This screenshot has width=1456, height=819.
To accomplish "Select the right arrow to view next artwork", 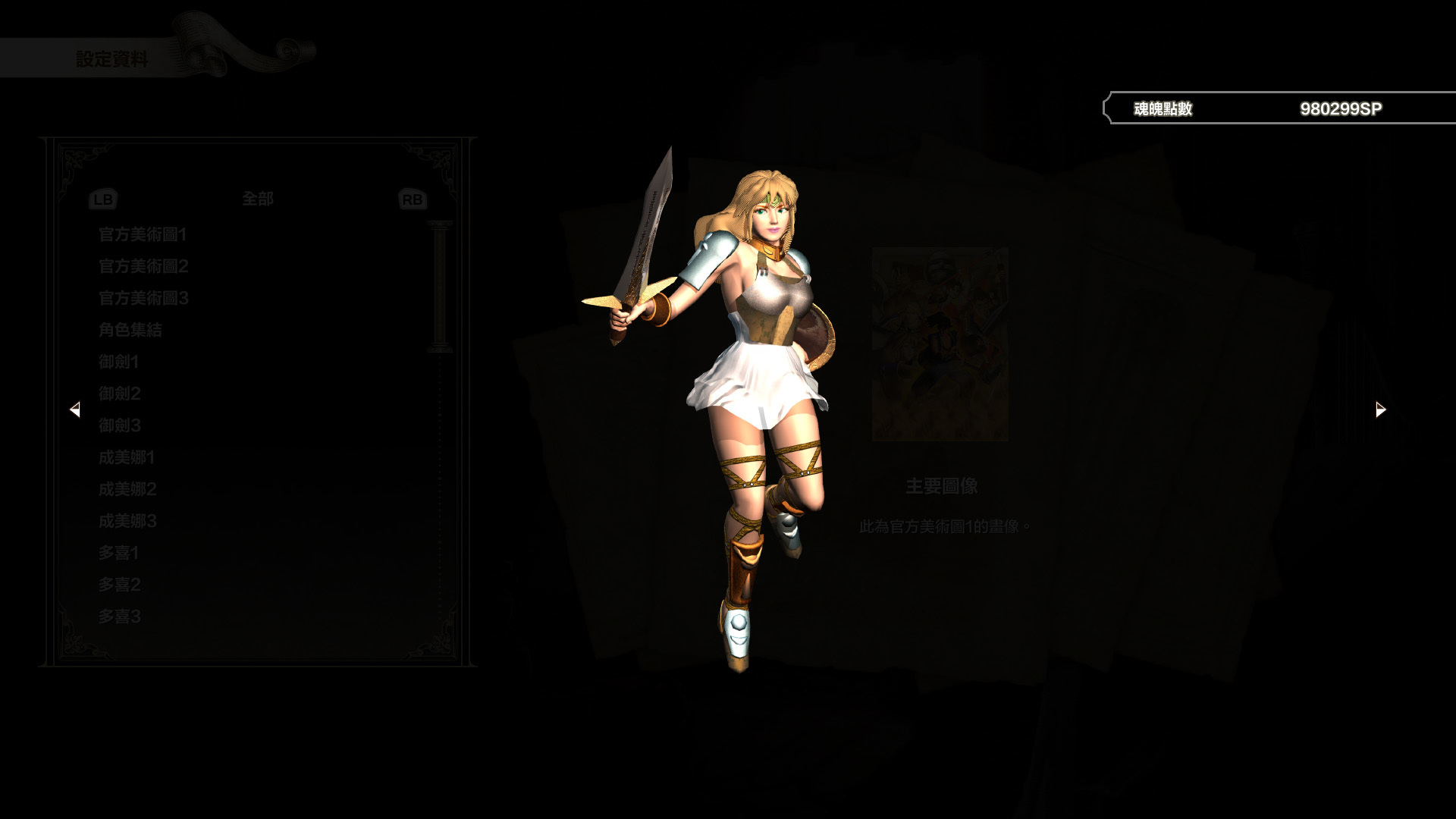I will [x=1379, y=409].
